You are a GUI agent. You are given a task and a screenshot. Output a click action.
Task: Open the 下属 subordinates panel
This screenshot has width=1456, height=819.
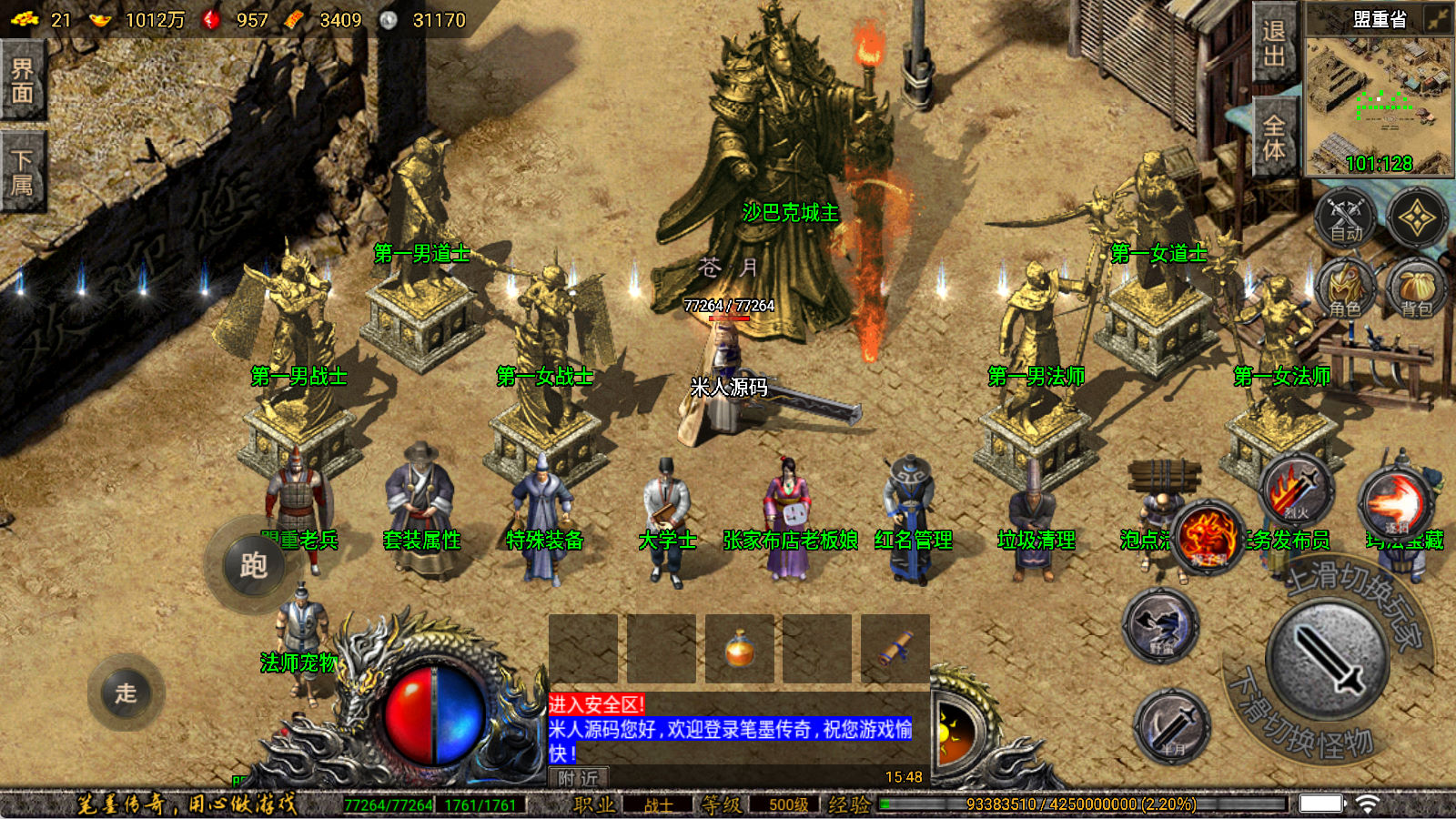pos(22,173)
